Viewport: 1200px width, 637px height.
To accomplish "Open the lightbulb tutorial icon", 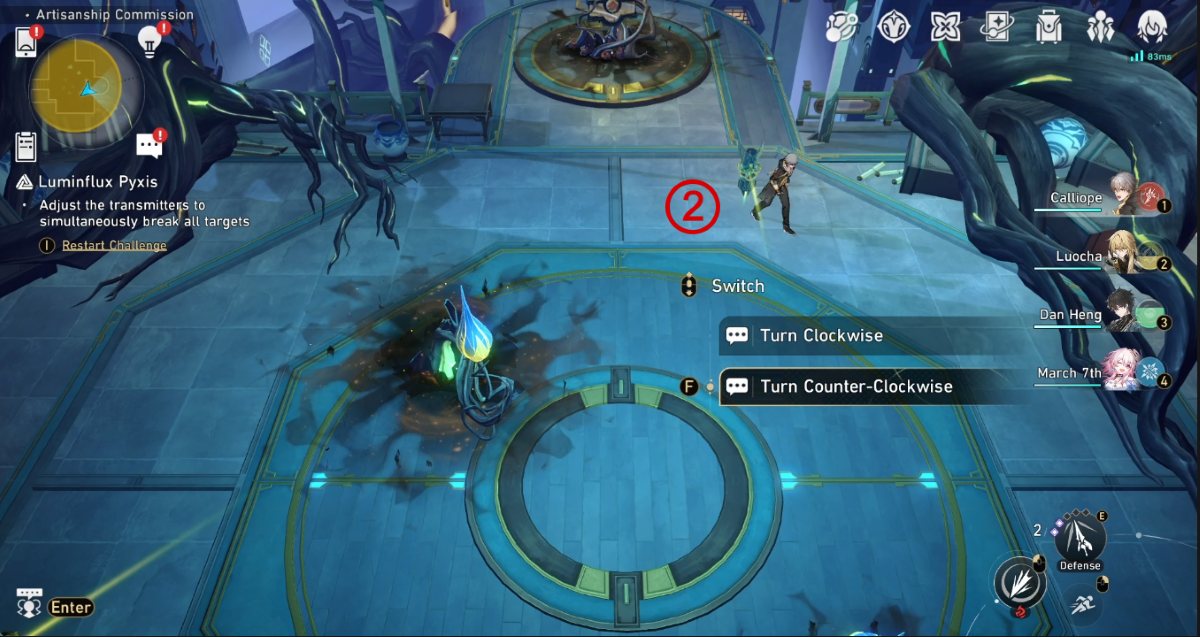I will (150, 40).
